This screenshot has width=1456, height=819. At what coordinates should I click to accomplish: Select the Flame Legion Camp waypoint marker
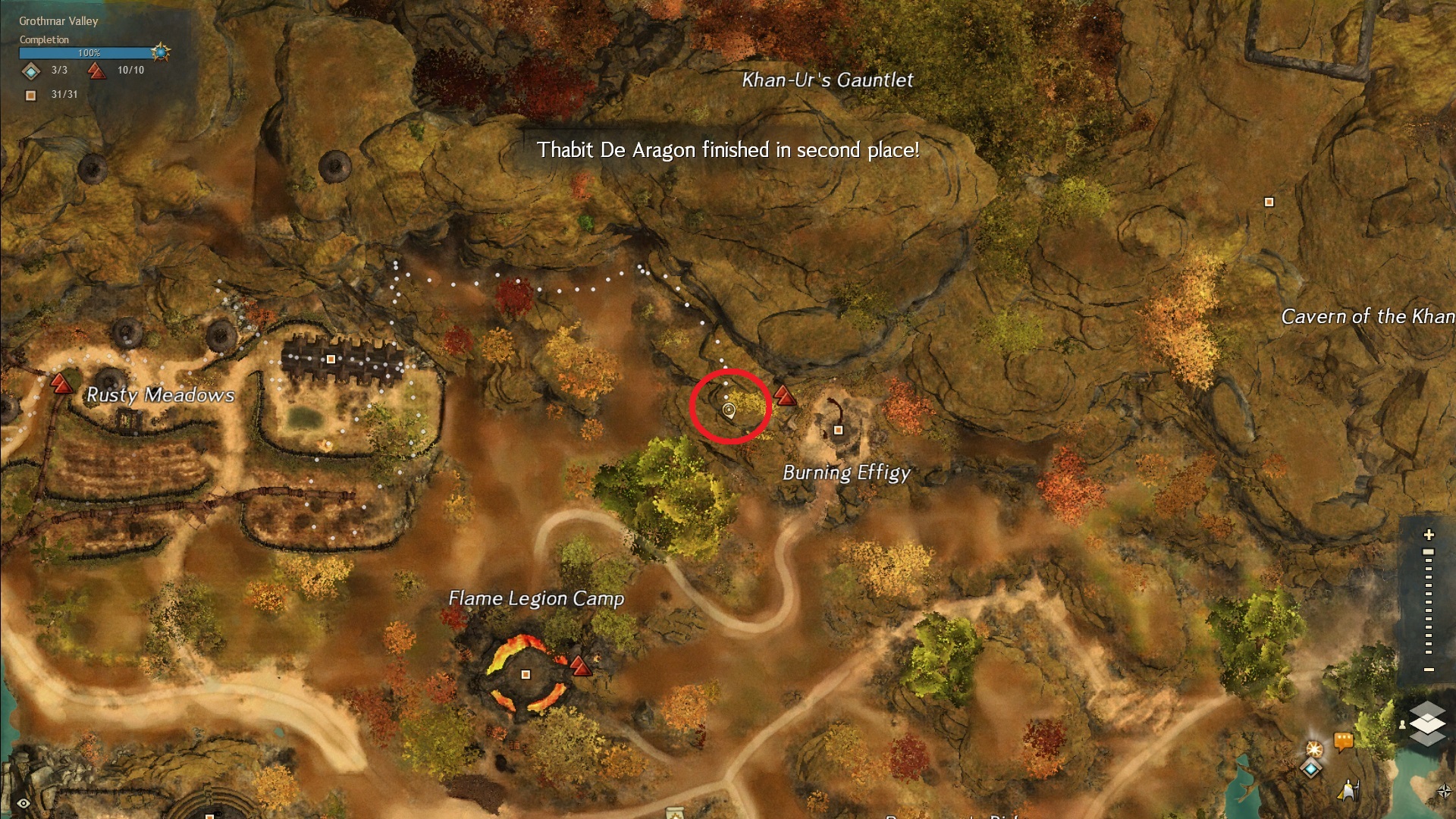tap(580, 666)
